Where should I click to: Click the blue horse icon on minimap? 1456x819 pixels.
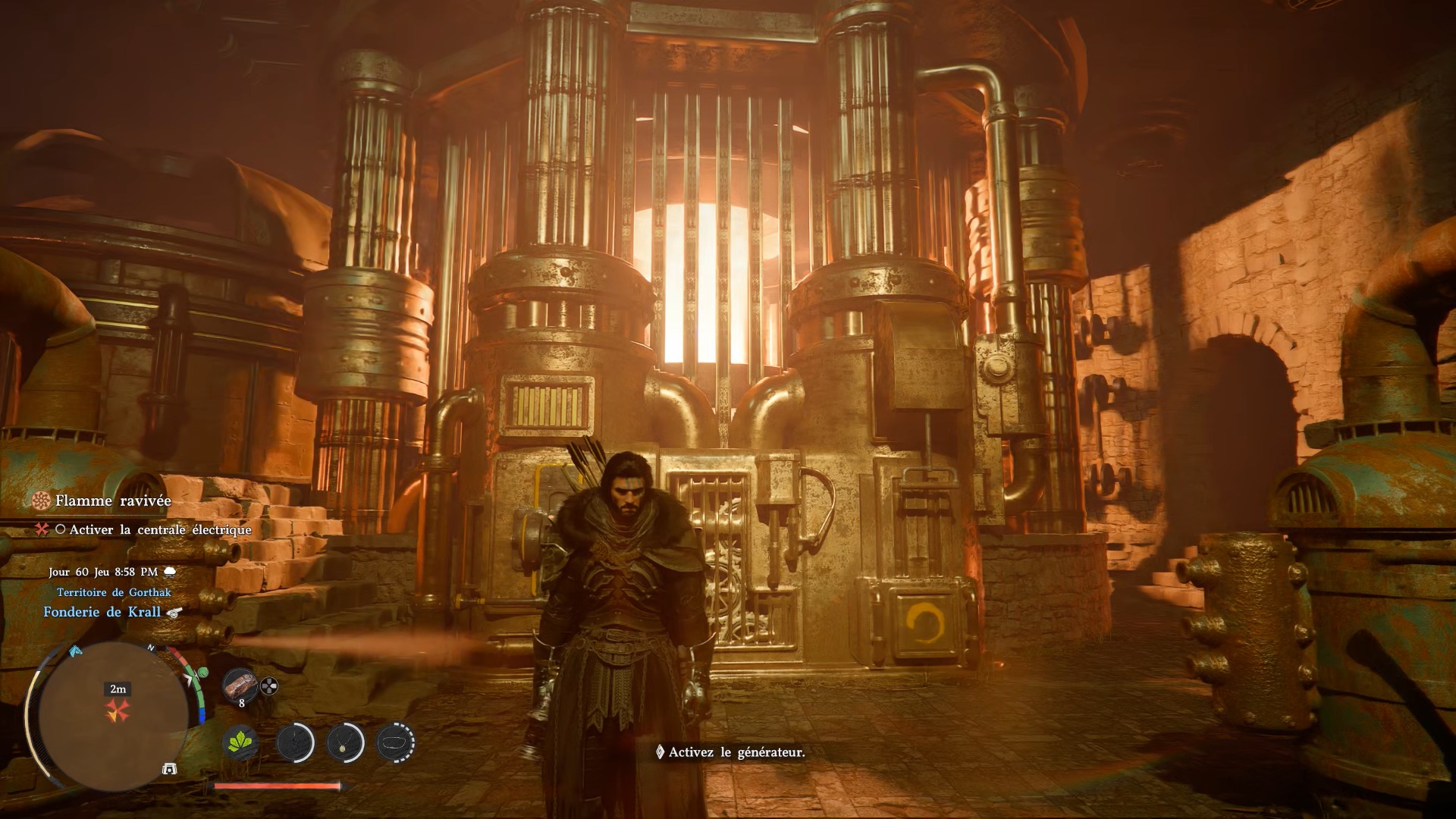(75, 651)
